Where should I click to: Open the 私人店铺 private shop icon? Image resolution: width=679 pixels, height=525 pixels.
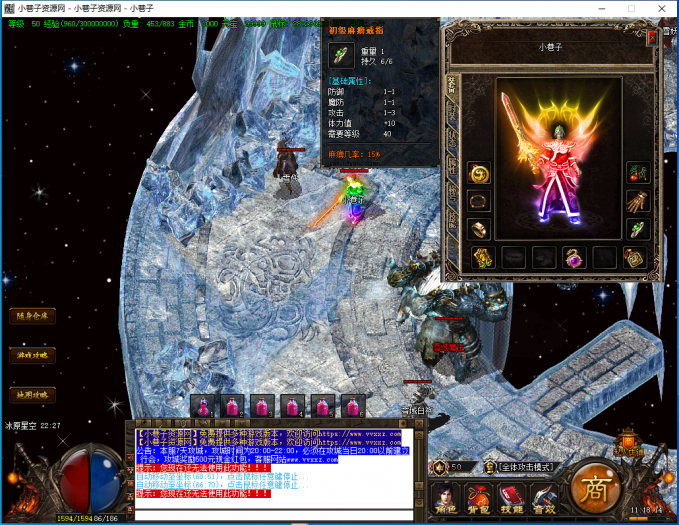click(x=630, y=445)
